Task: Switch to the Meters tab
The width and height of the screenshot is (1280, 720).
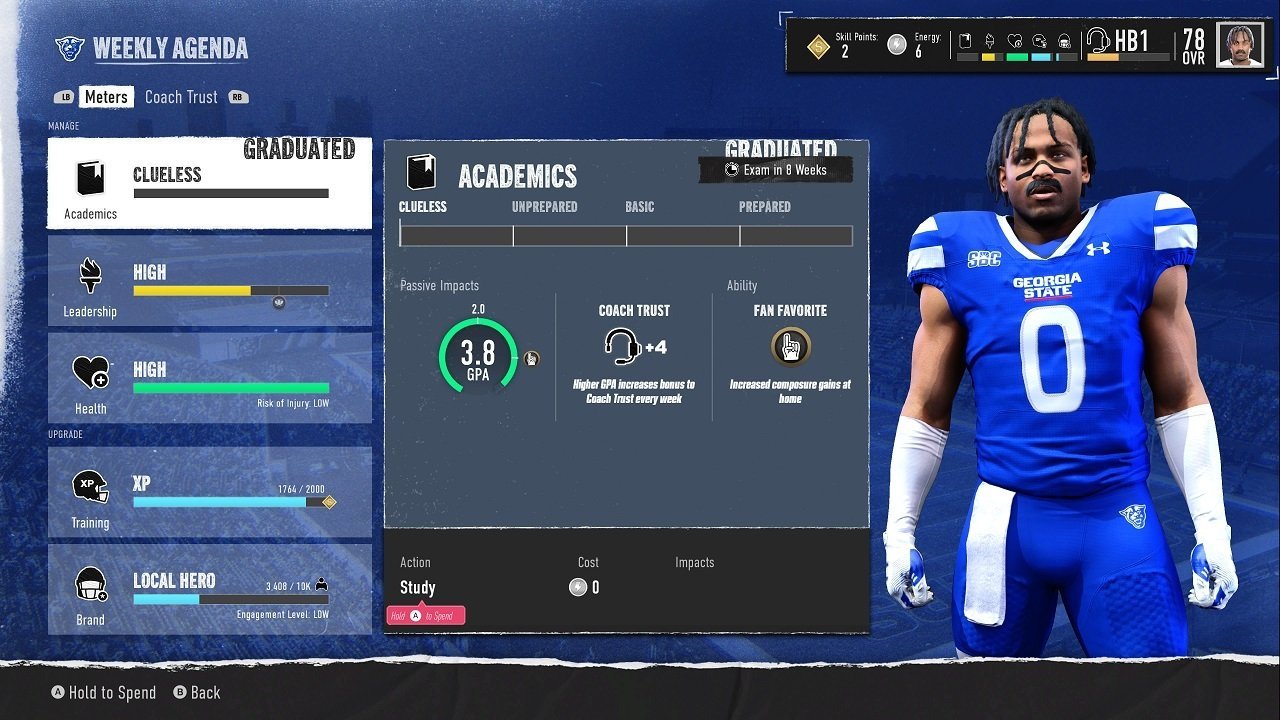Action: pyautogui.click(x=105, y=97)
